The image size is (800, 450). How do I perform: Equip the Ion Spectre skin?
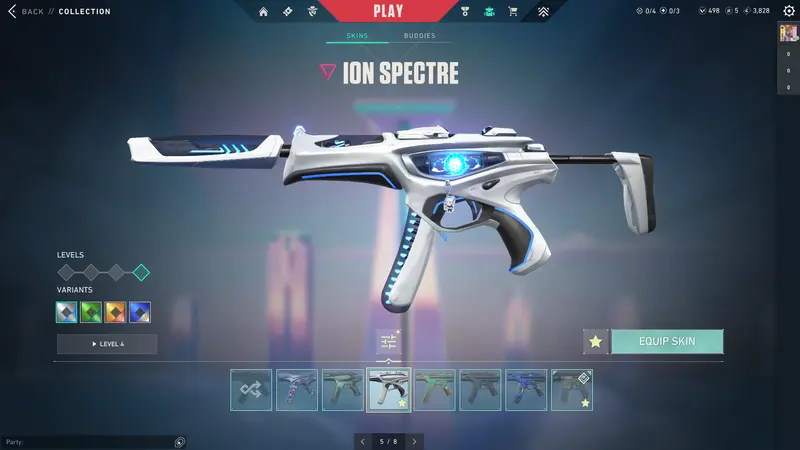coord(667,341)
